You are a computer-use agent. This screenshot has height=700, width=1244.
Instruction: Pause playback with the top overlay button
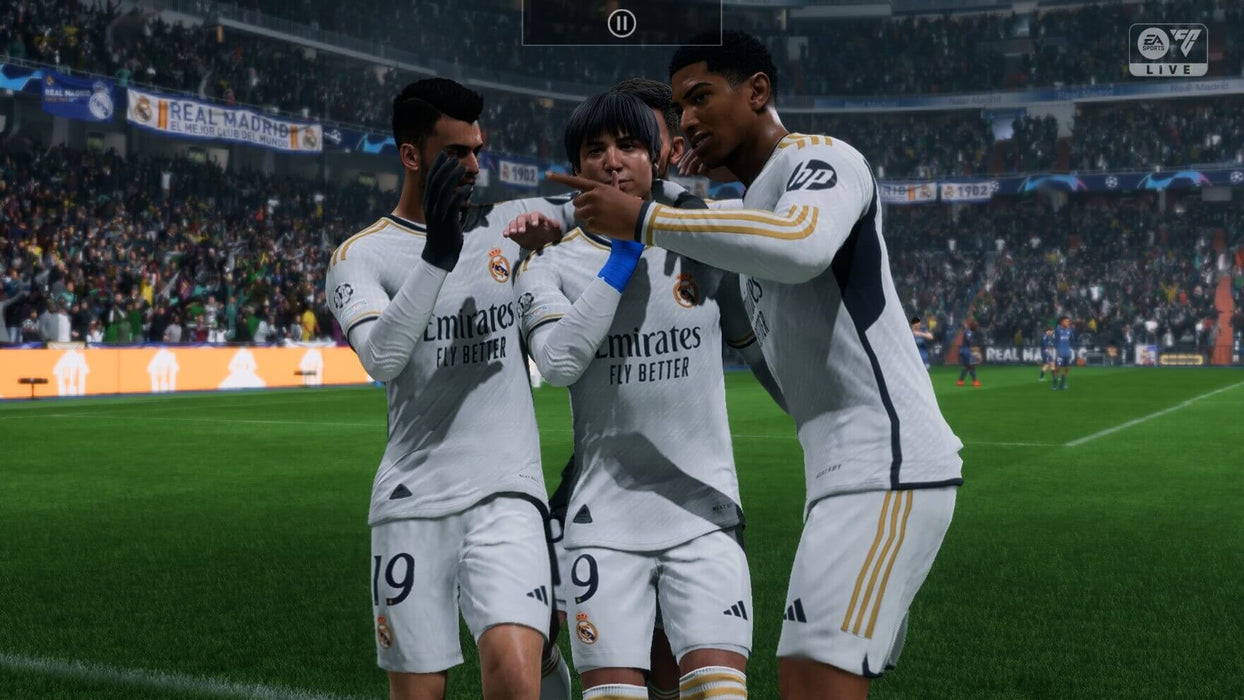tap(621, 23)
